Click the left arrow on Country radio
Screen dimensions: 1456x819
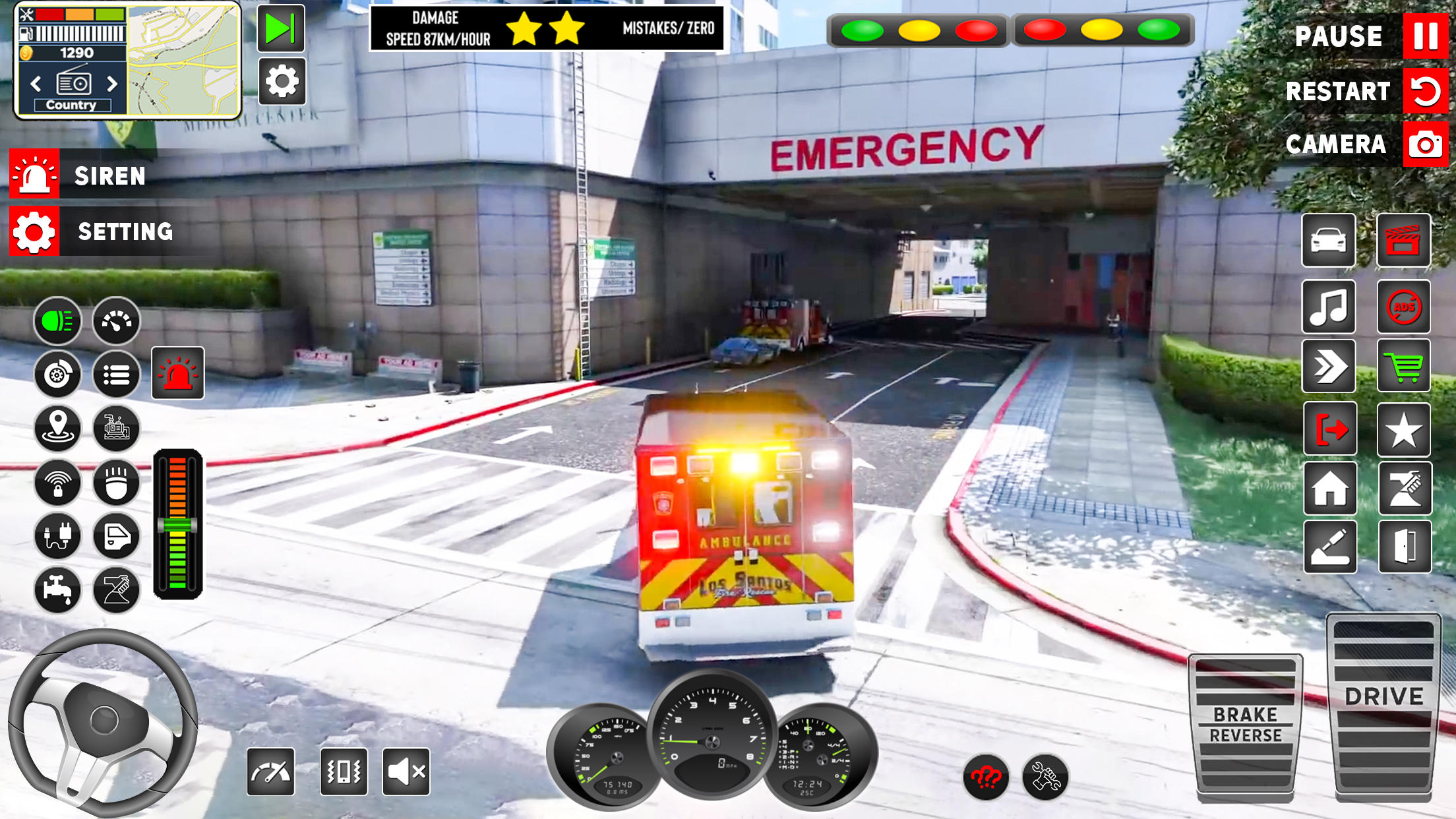pyautogui.click(x=35, y=84)
